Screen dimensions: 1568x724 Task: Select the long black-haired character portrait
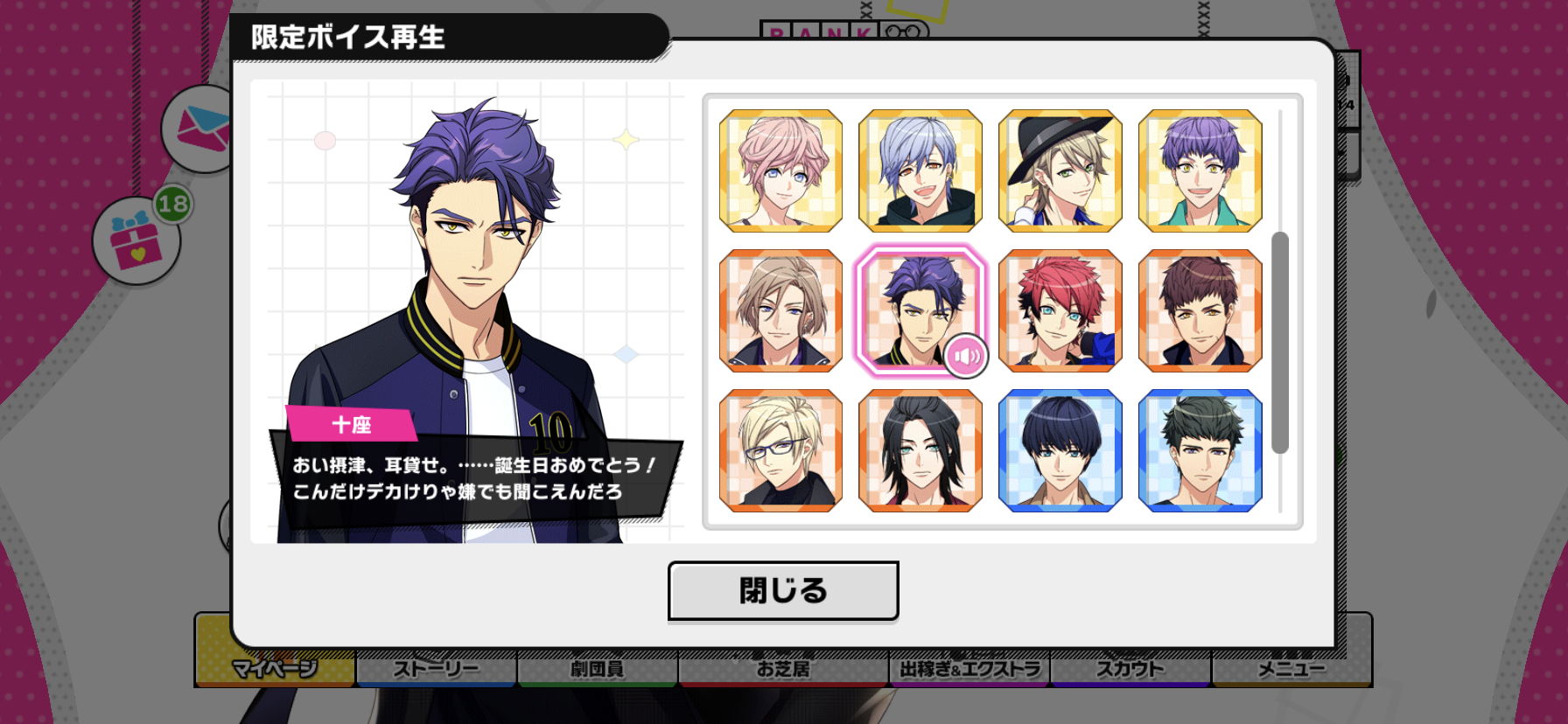[920, 451]
